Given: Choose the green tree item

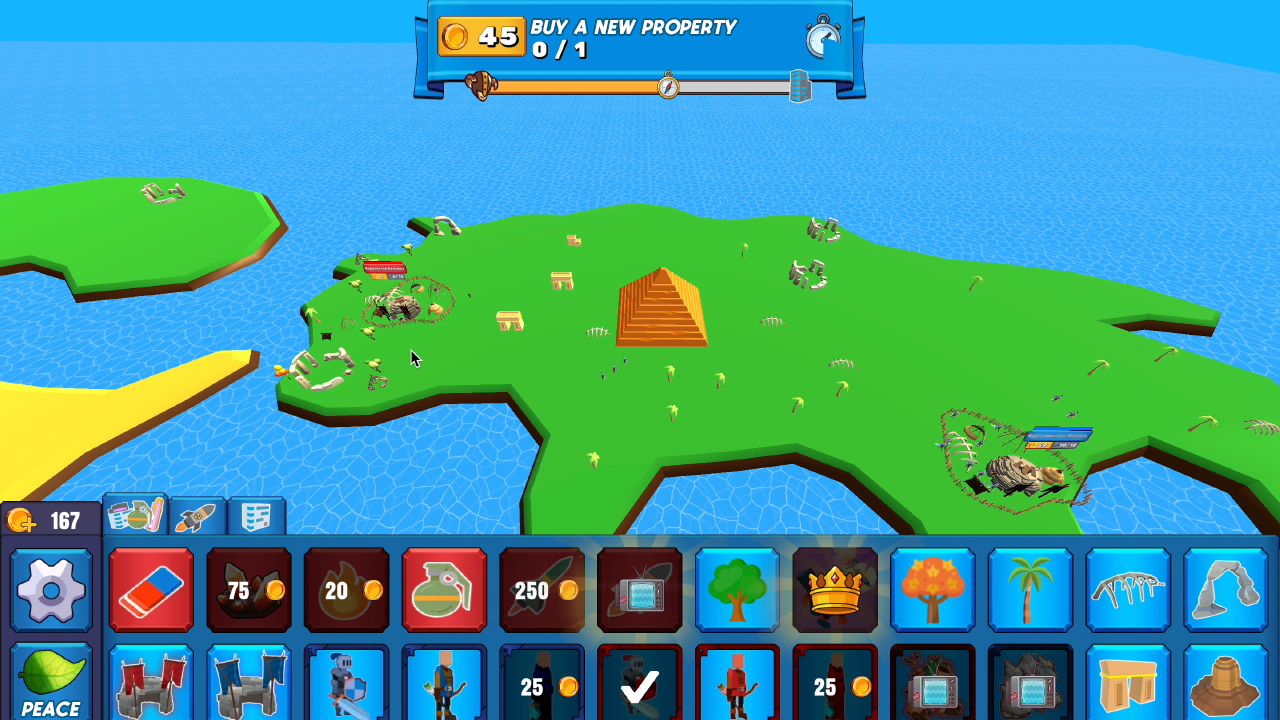Looking at the screenshot, I should 737,591.
